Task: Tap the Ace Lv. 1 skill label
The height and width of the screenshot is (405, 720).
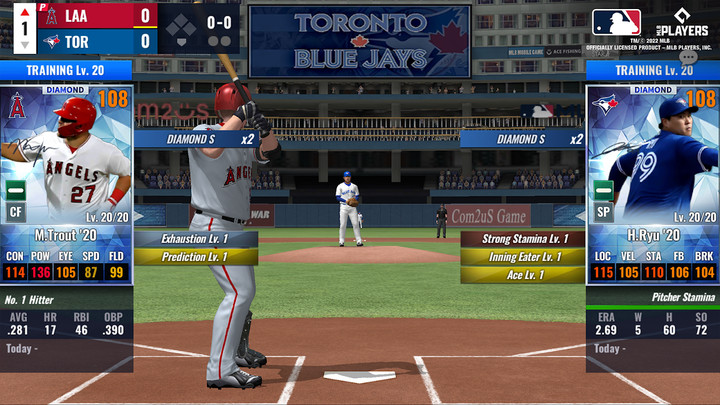Action: click(x=523, y=274)
